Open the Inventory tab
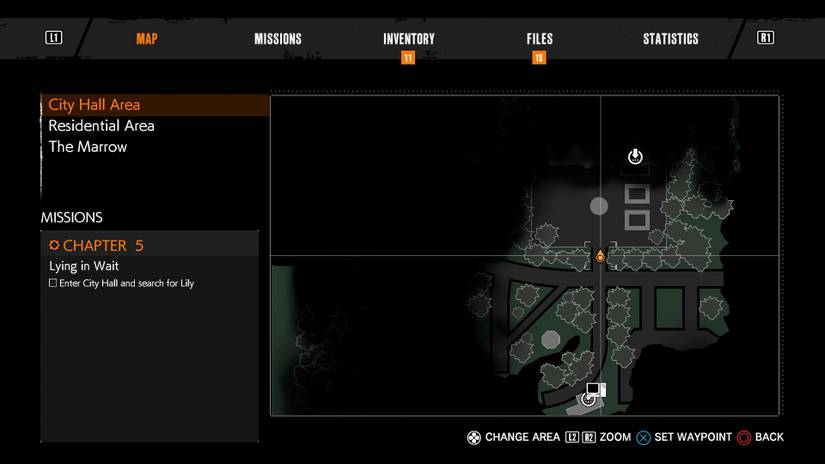The image size is (825, 464). coord(408,39)
